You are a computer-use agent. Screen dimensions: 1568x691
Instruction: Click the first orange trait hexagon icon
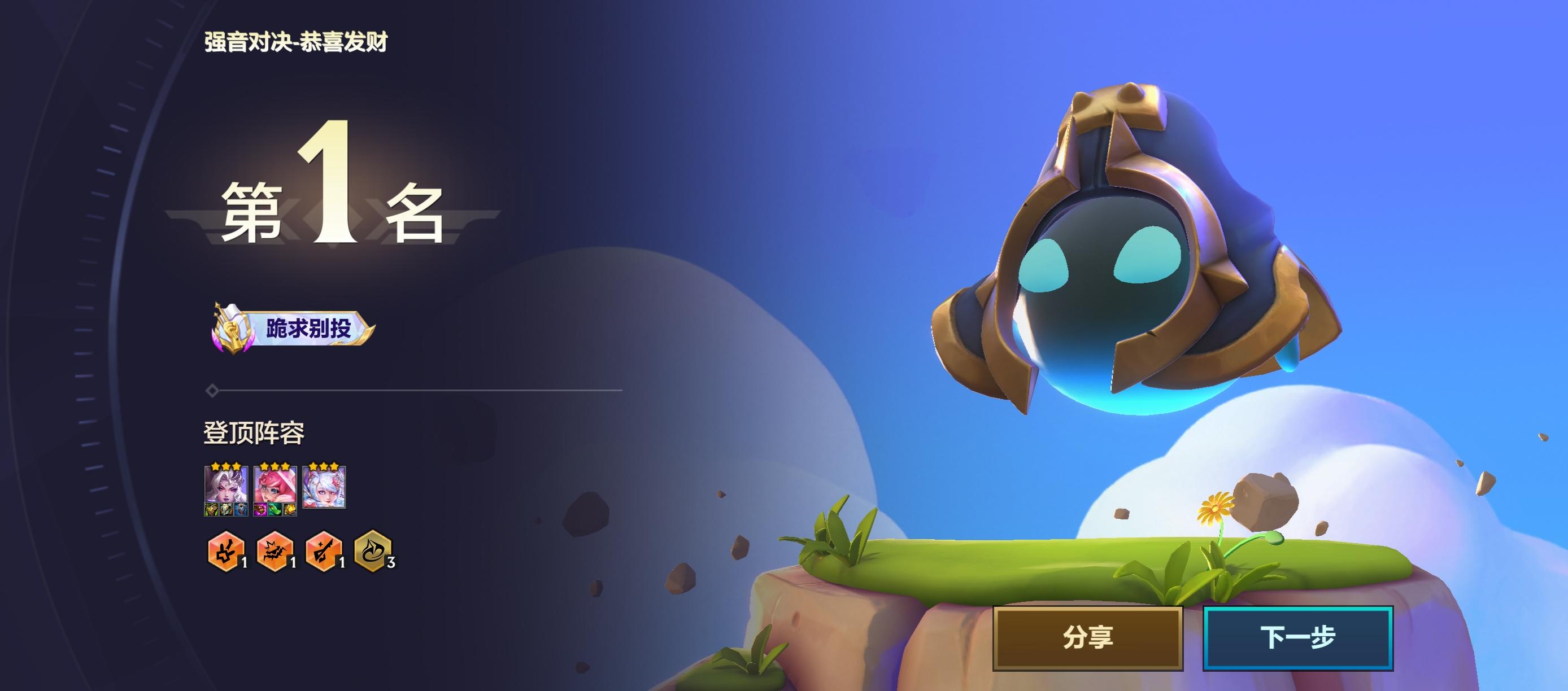click(227, 553)
